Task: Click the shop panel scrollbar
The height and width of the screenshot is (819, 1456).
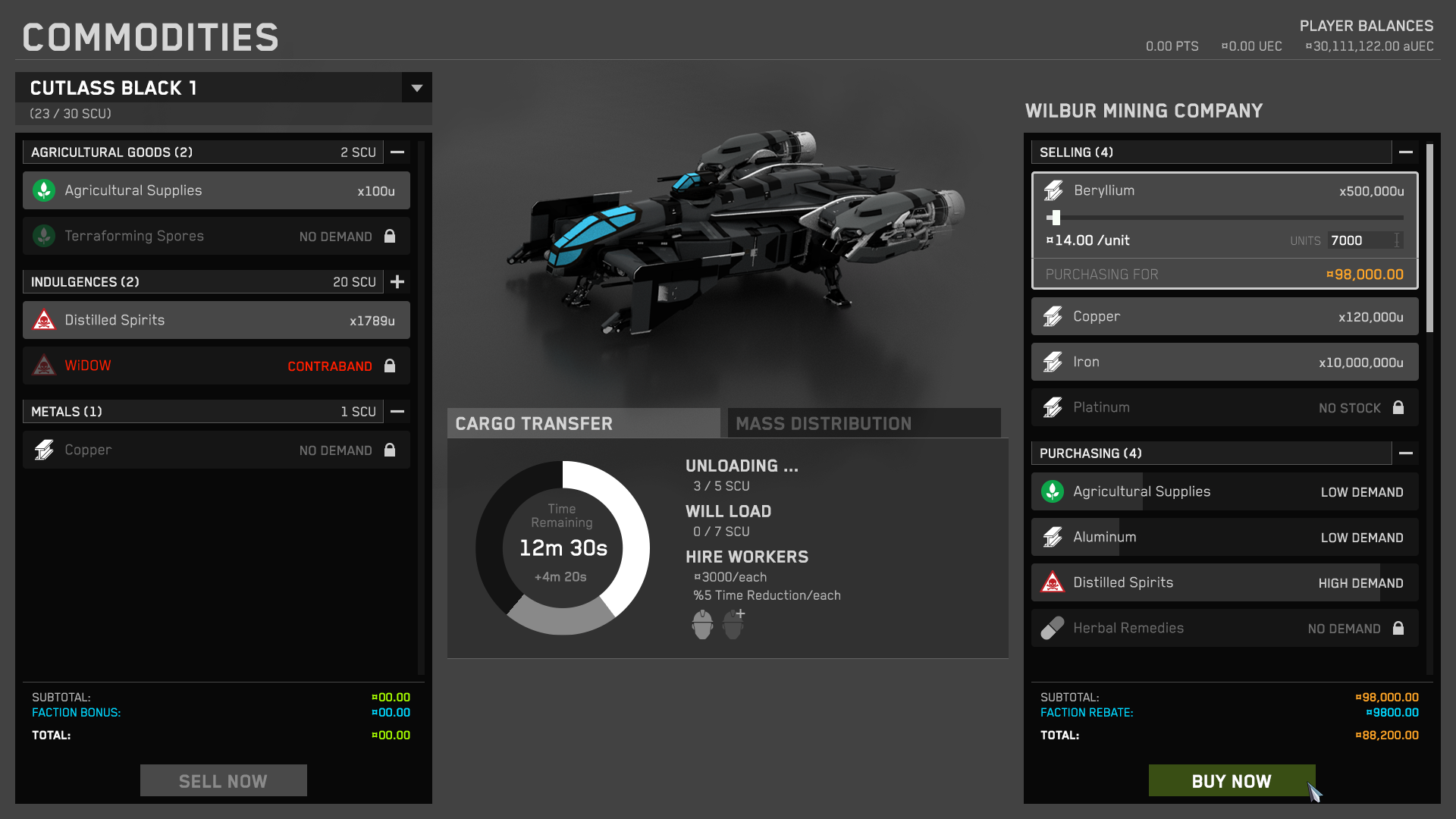Action: (1429, 239)
